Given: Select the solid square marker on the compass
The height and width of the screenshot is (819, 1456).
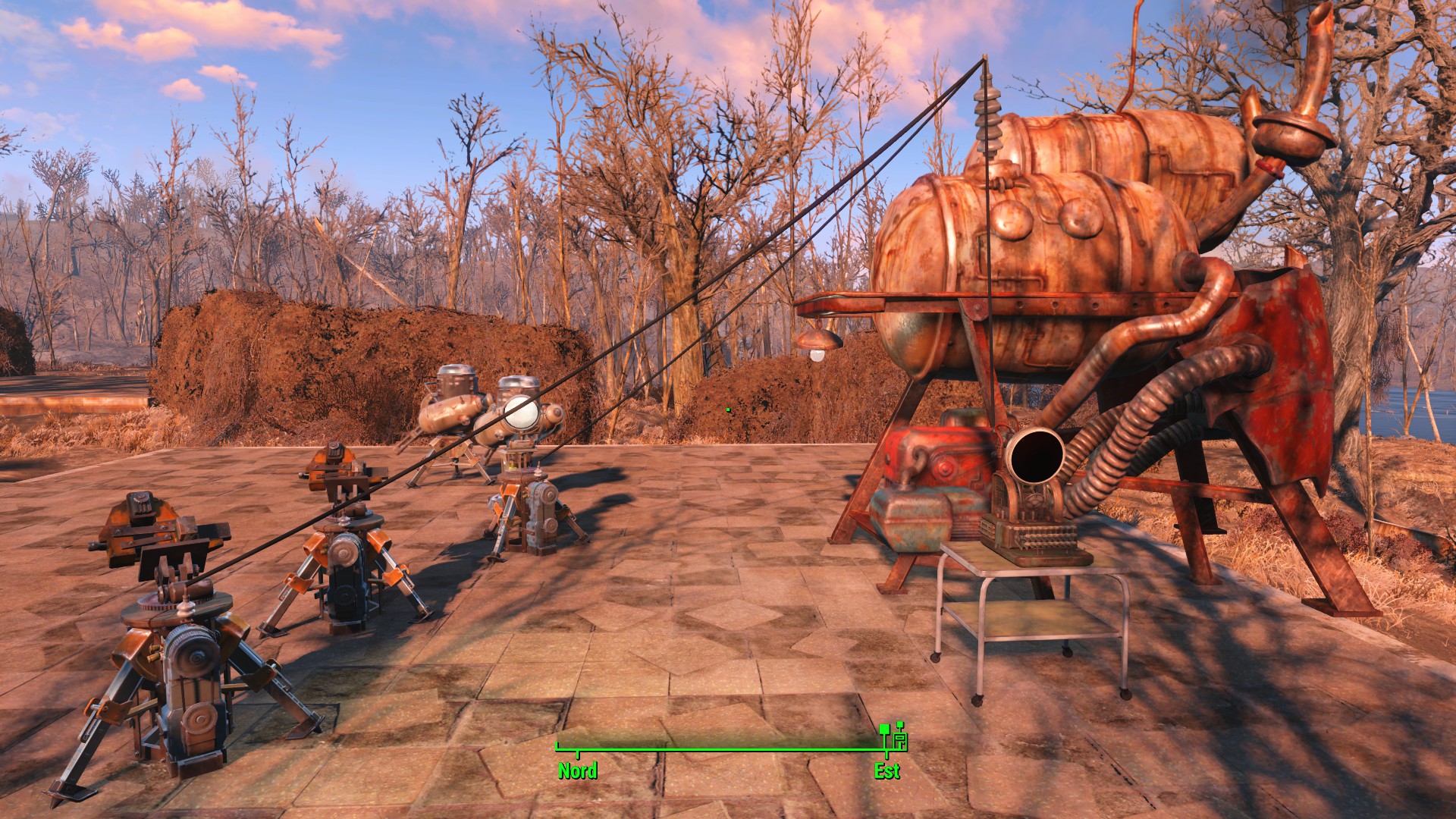Looking at the screenshot, I should coord(884,730).
